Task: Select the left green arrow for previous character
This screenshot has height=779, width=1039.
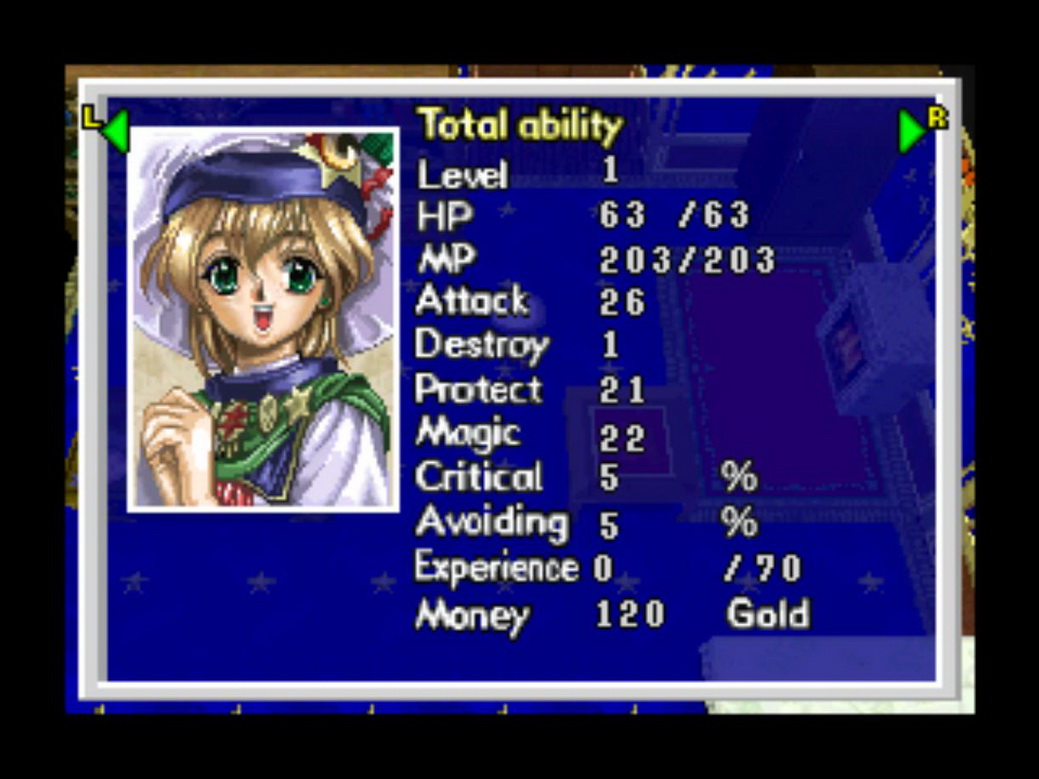Action: 115,131
